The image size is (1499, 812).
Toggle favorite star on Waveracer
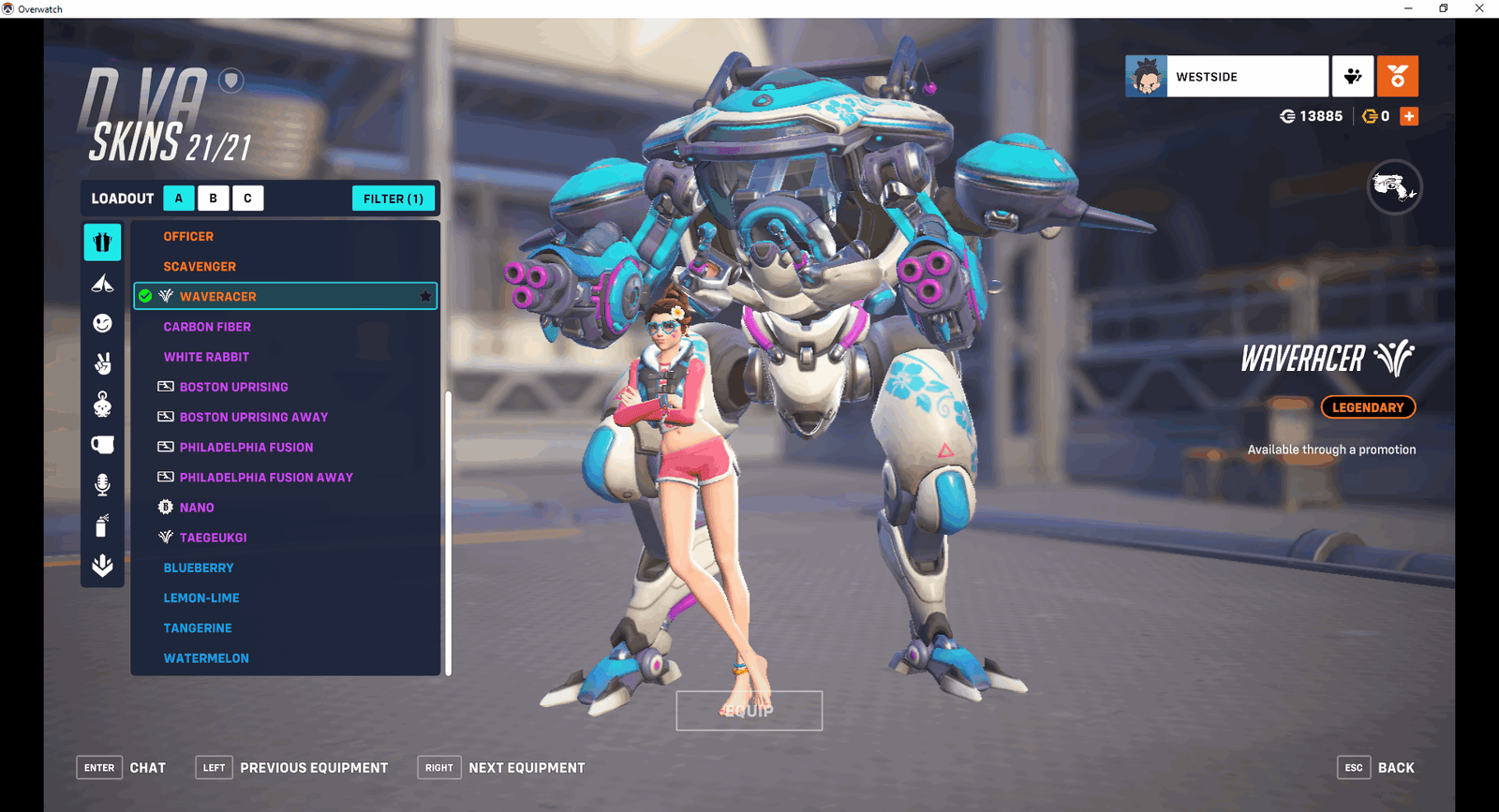(x=425, y=297)
